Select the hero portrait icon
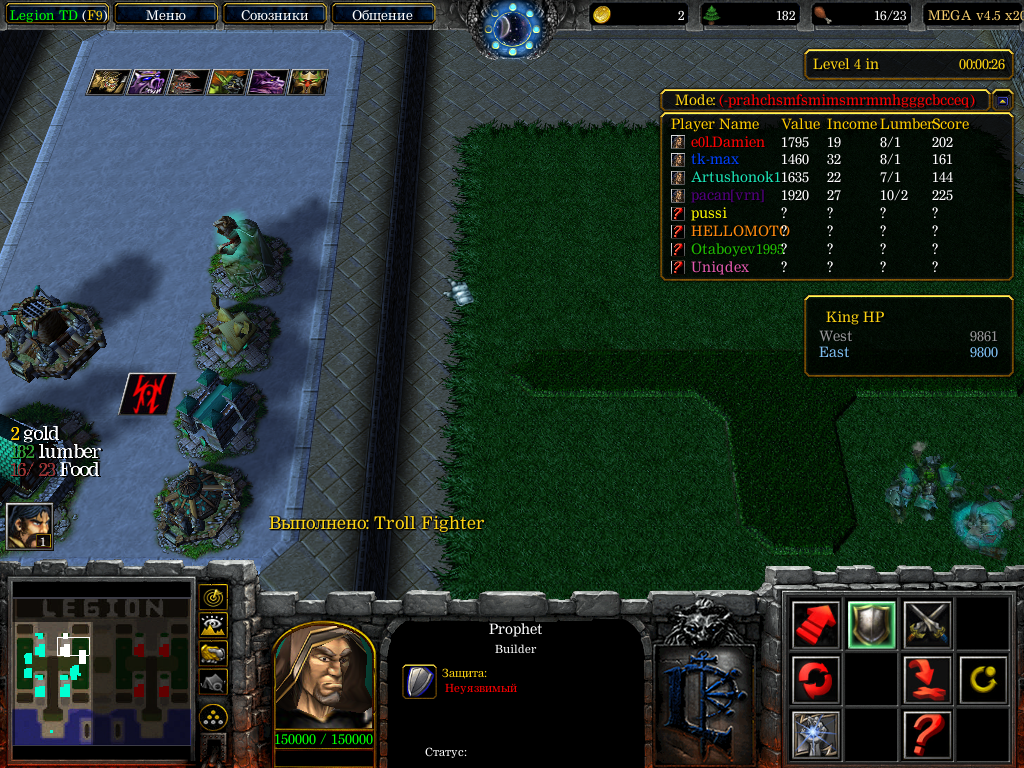Image resolution: width=1024 pixels, height=768 pixels. (x=29, y=526)
